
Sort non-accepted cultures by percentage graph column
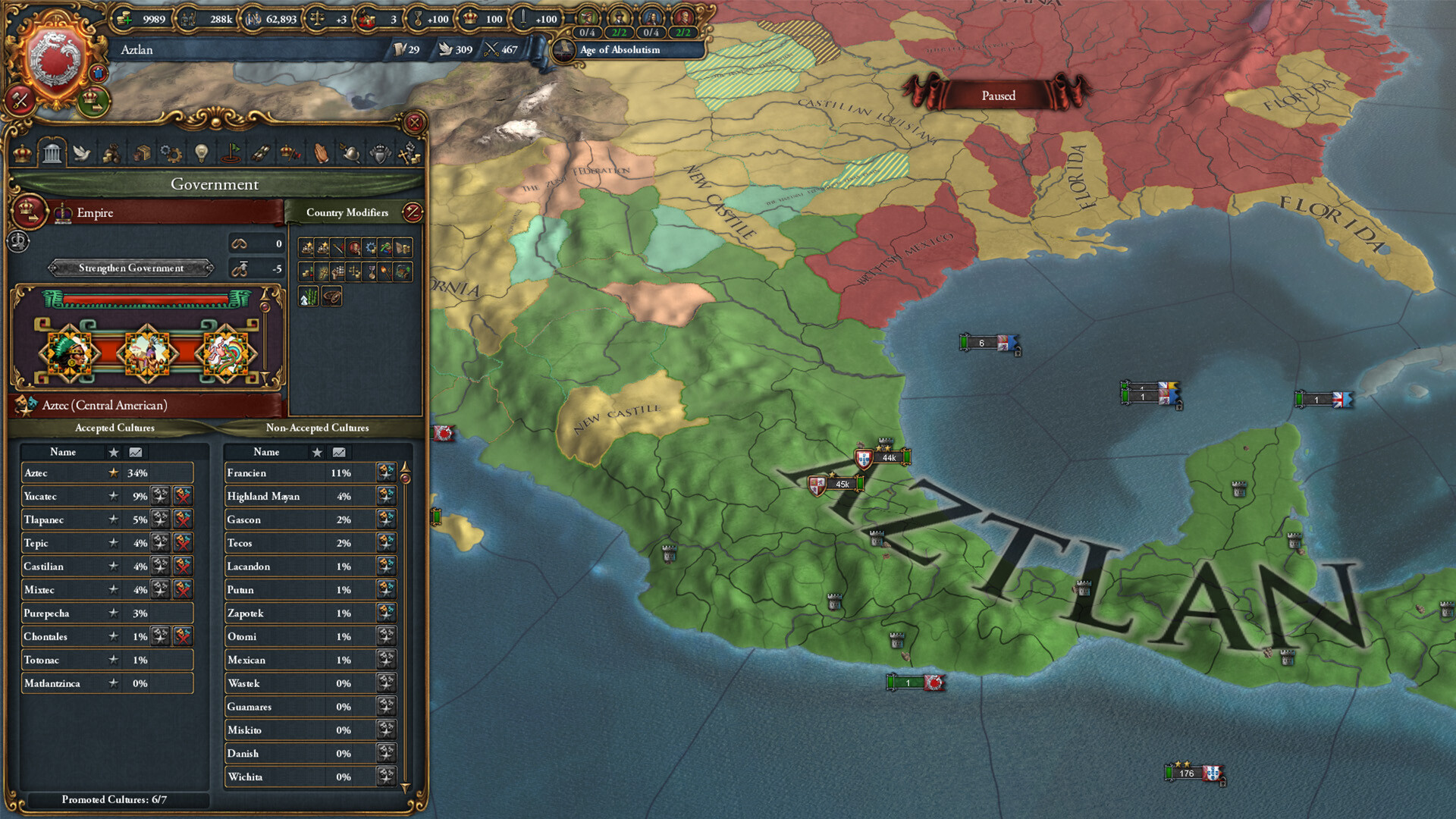pos(339,452)
